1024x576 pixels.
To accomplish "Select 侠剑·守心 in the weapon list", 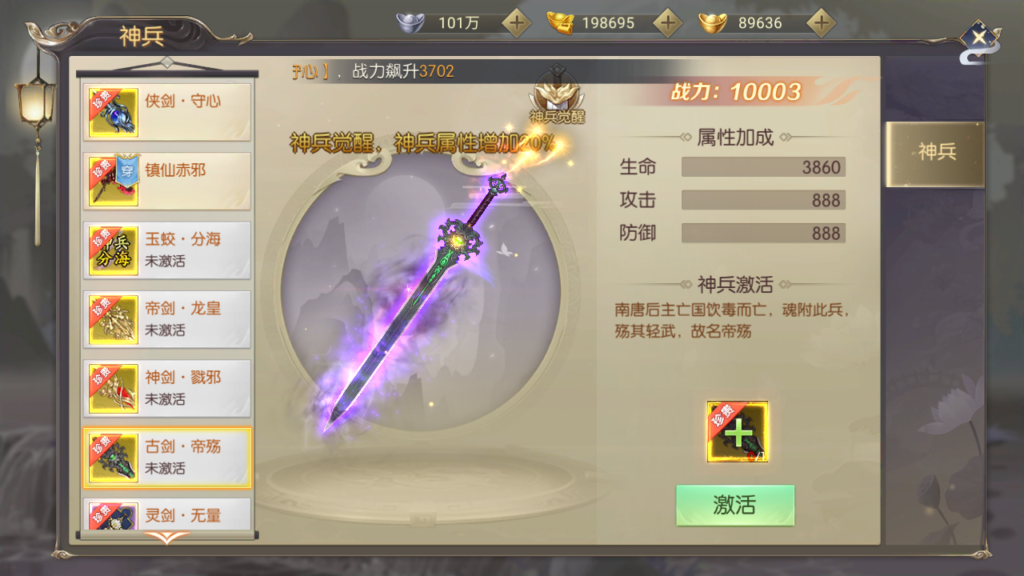I will point(167,111).
